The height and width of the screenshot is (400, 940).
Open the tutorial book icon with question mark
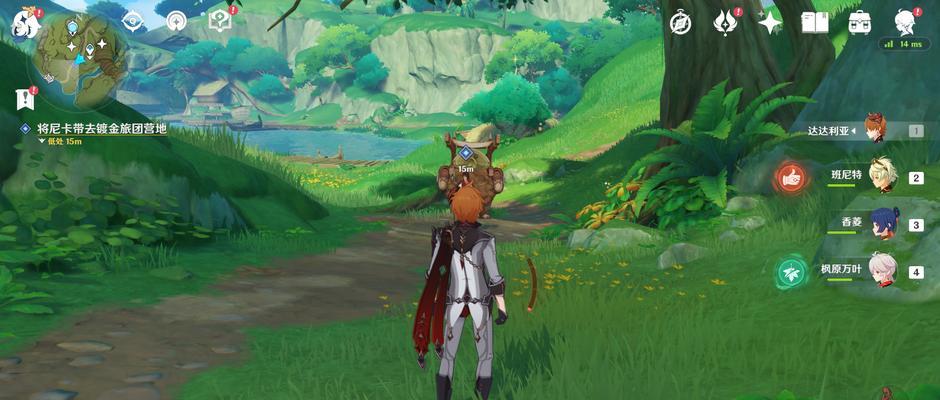tap(220, 21)
